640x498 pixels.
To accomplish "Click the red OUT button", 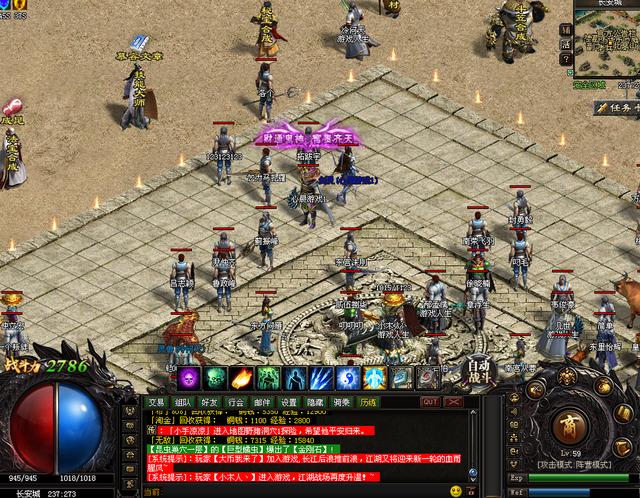I will point(430,402).
